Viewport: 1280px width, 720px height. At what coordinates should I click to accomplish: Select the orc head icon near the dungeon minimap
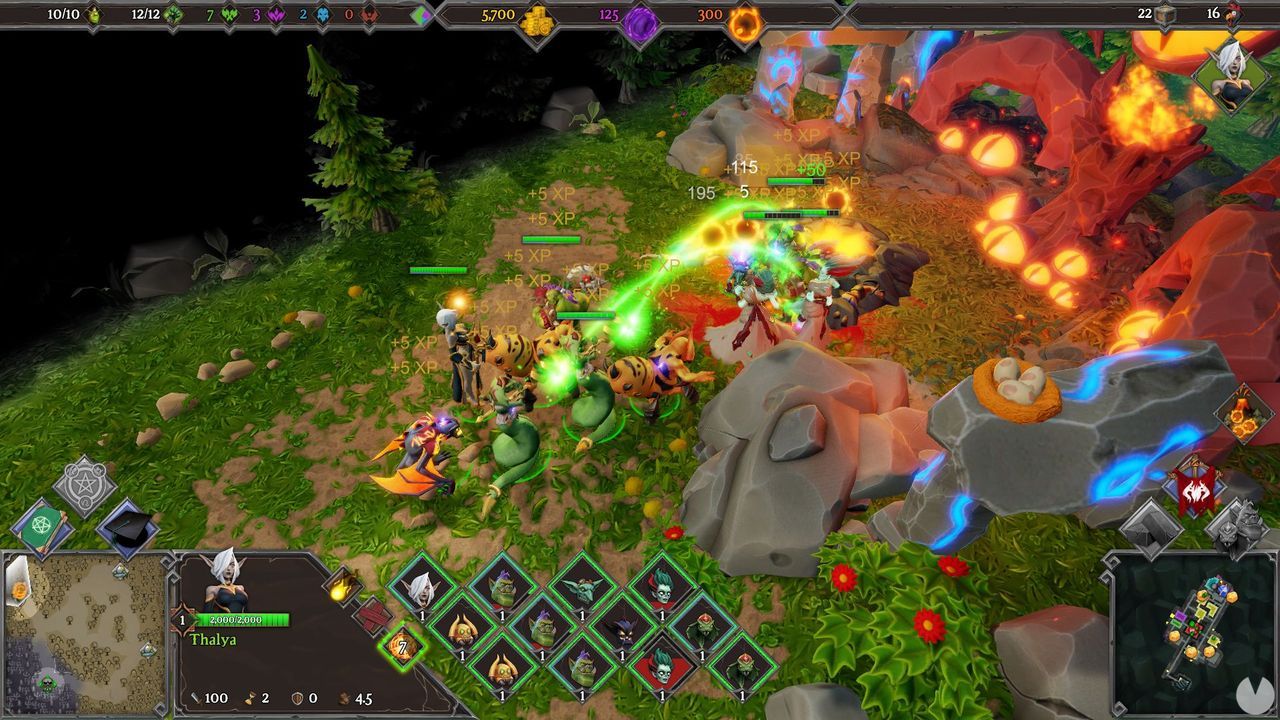(1240, 525)
